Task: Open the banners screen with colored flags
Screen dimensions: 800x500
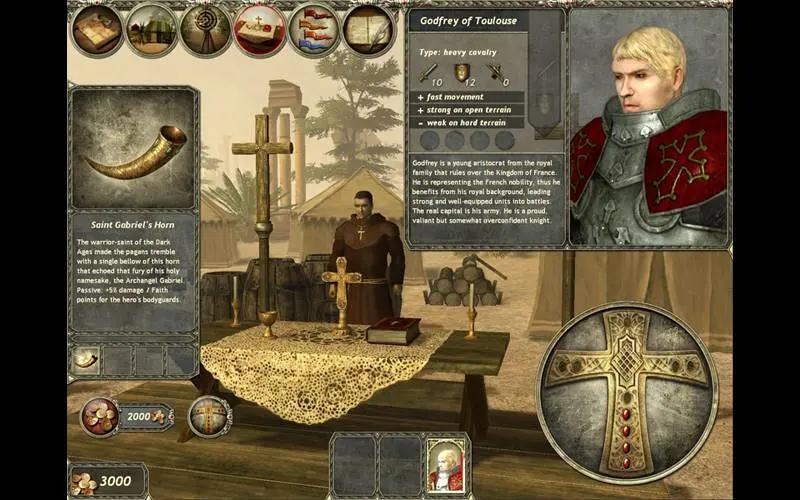Action: click(x=314, y=30)
